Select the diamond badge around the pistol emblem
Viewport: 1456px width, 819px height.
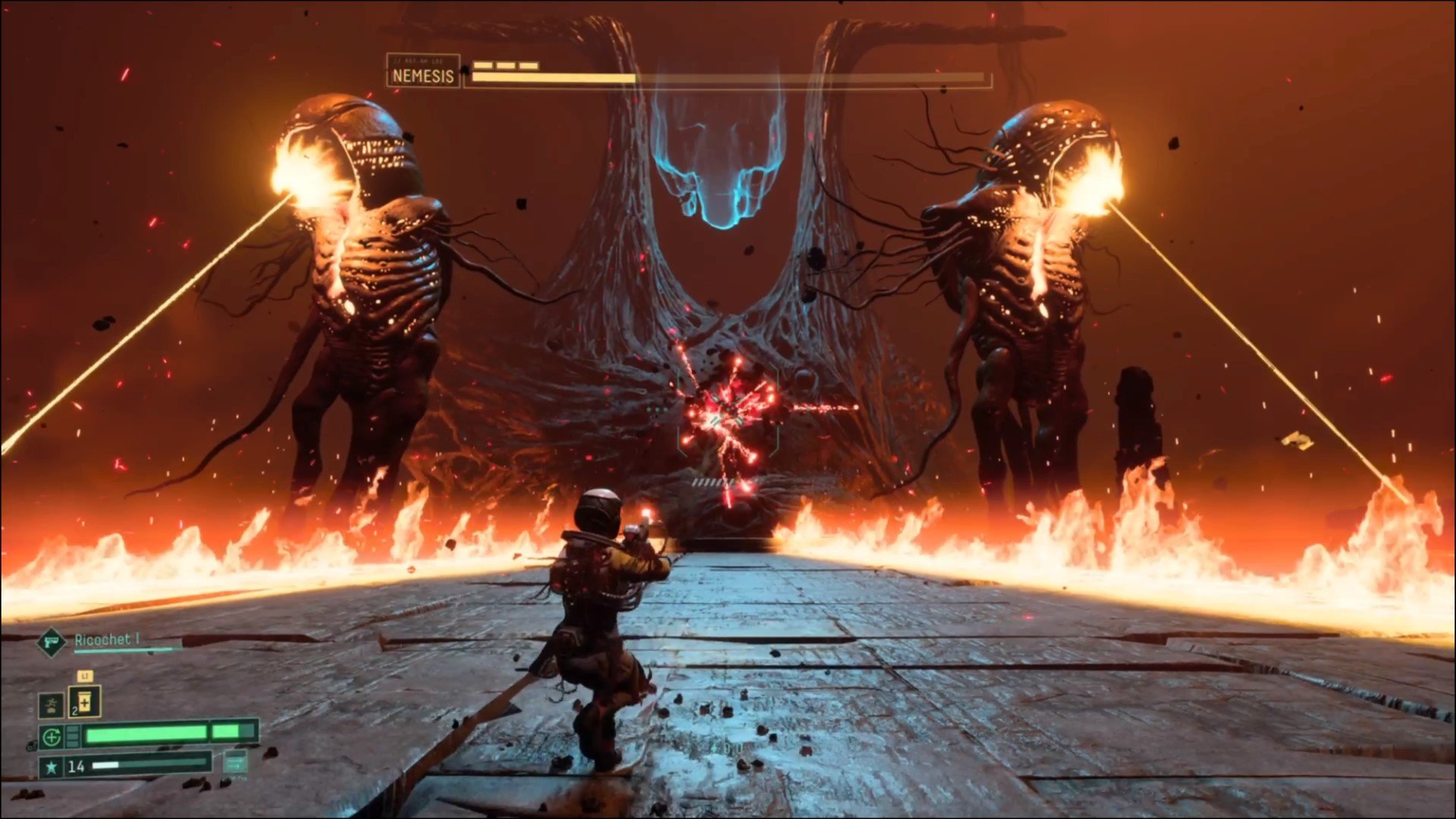pyautogui.click(x=52, y=642)
